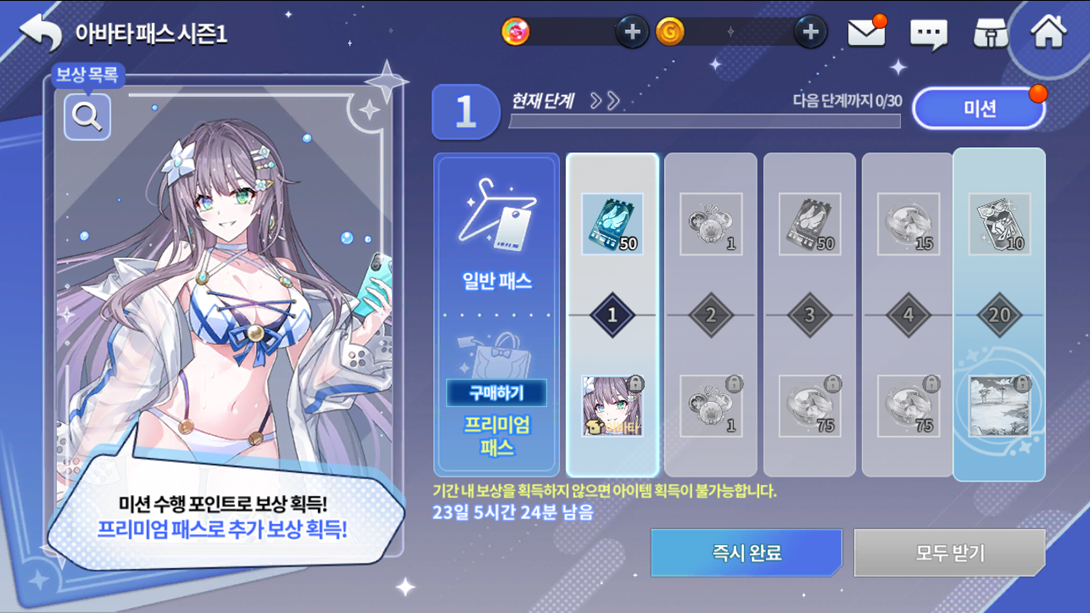Viewport: 1090px width, 613px height.
Task: Buy premium pass via 구매하기 button
Action: coord(497,392)
